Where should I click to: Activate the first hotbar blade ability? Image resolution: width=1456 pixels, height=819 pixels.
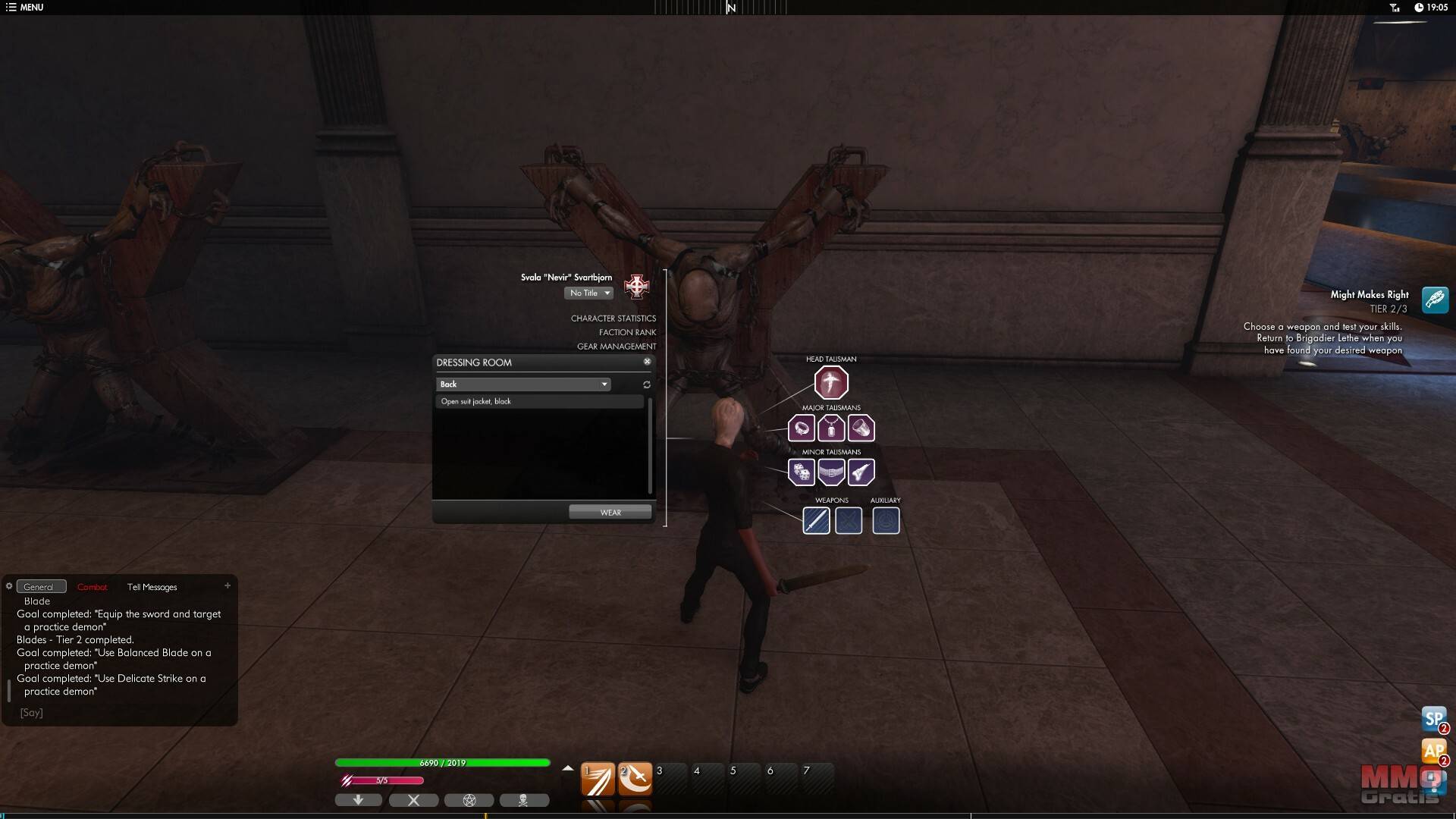[x=598, y=779]
